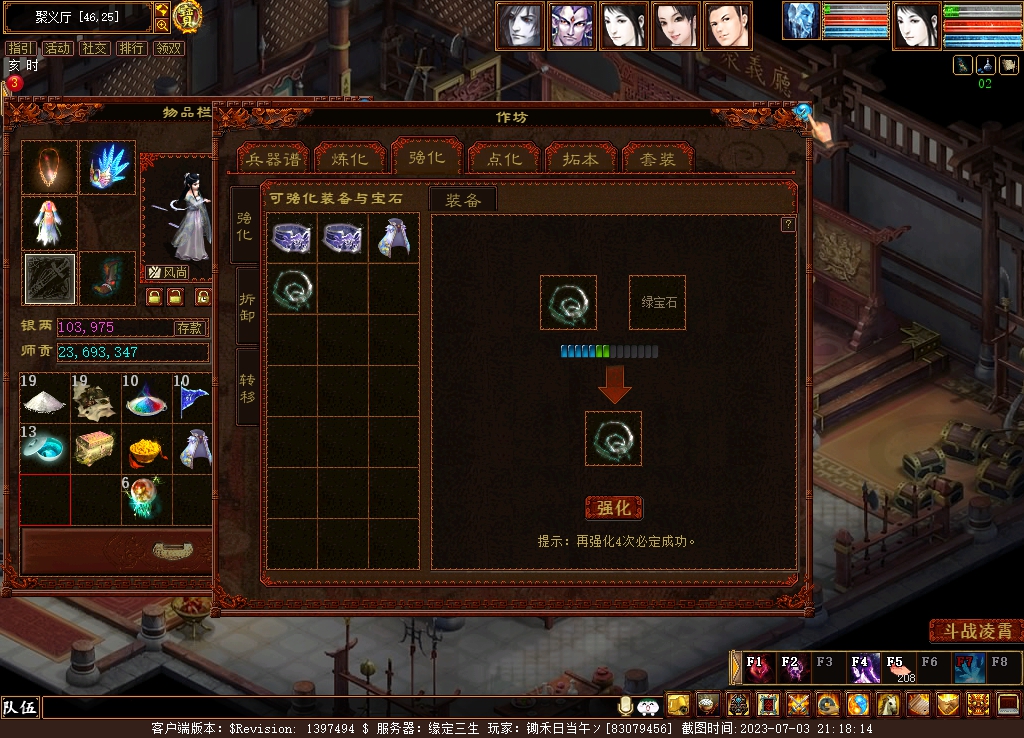Open the 活动 events menu
1024x738 pixels.
(58, 48)
